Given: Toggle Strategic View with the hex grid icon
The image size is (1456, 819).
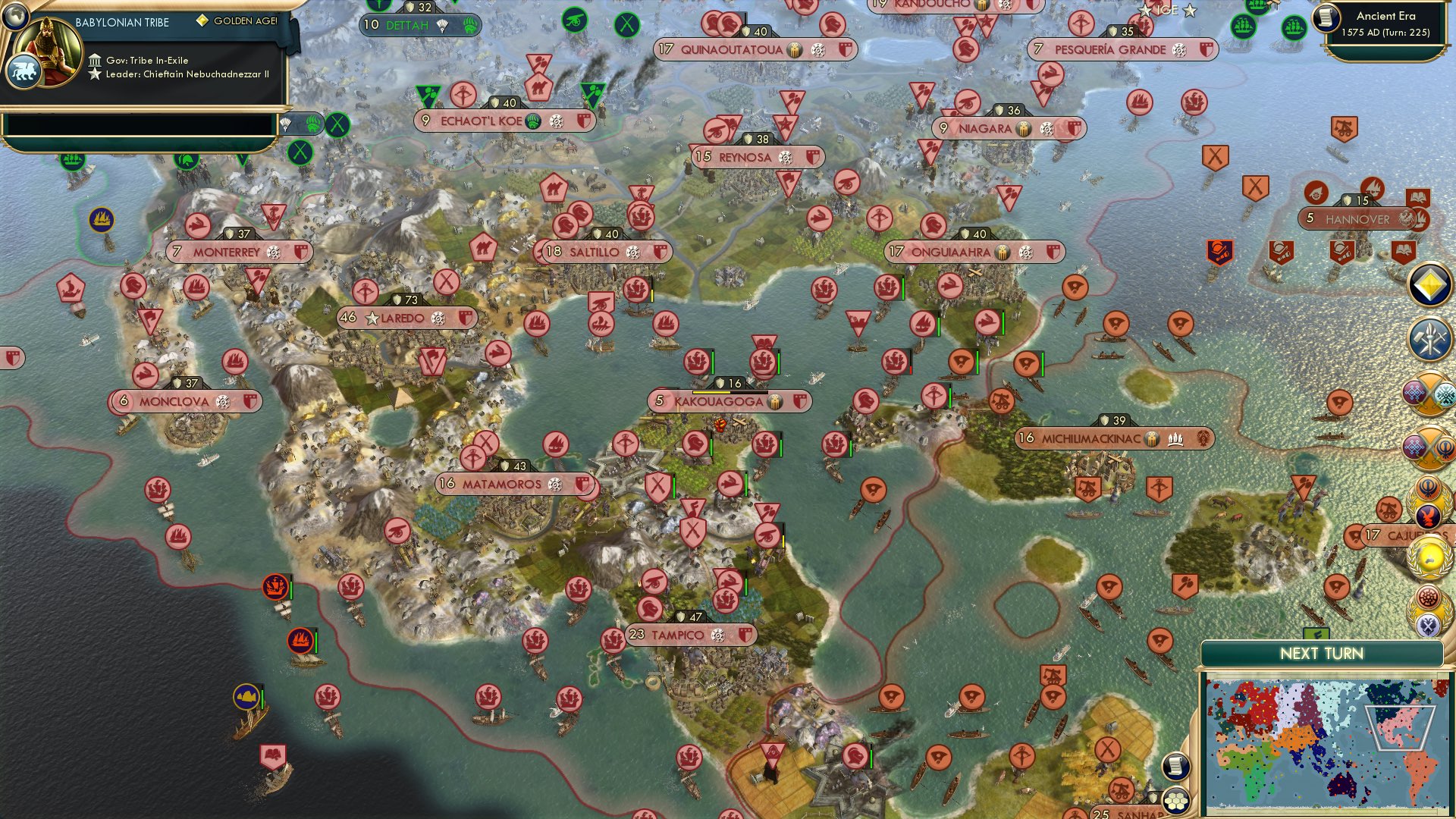Looking at the screenshot, I should 1176,799.
